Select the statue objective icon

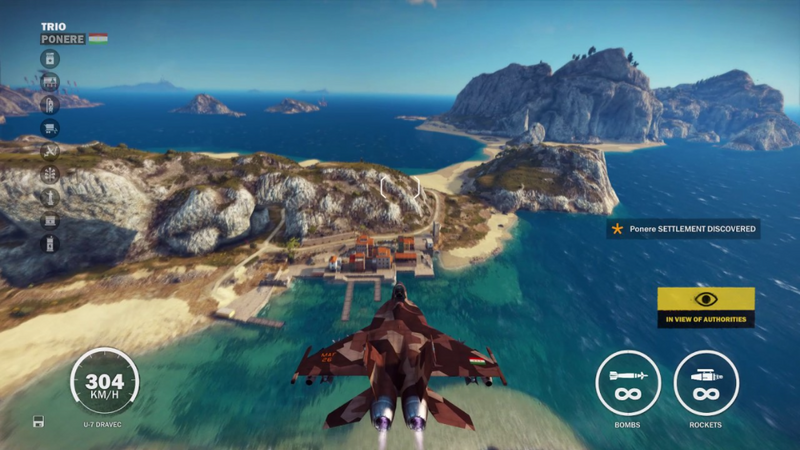coord(50,197)
